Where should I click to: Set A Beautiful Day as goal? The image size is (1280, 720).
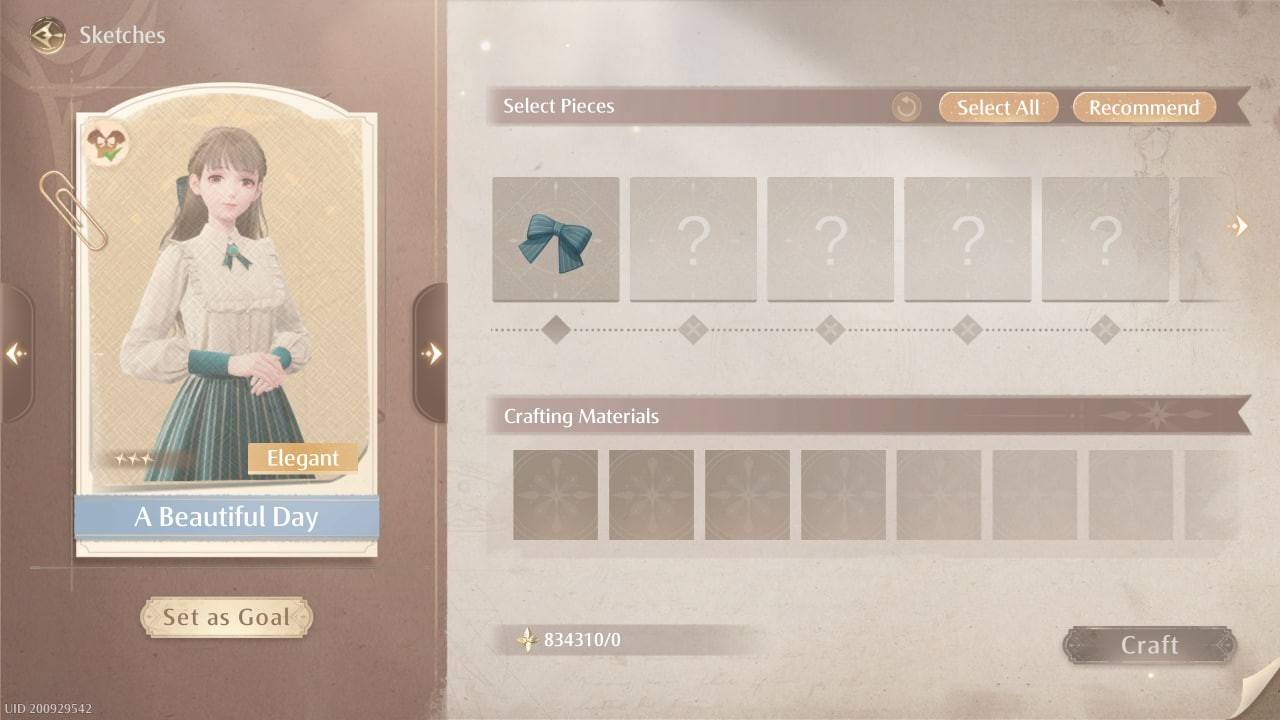tap(226, 617)
